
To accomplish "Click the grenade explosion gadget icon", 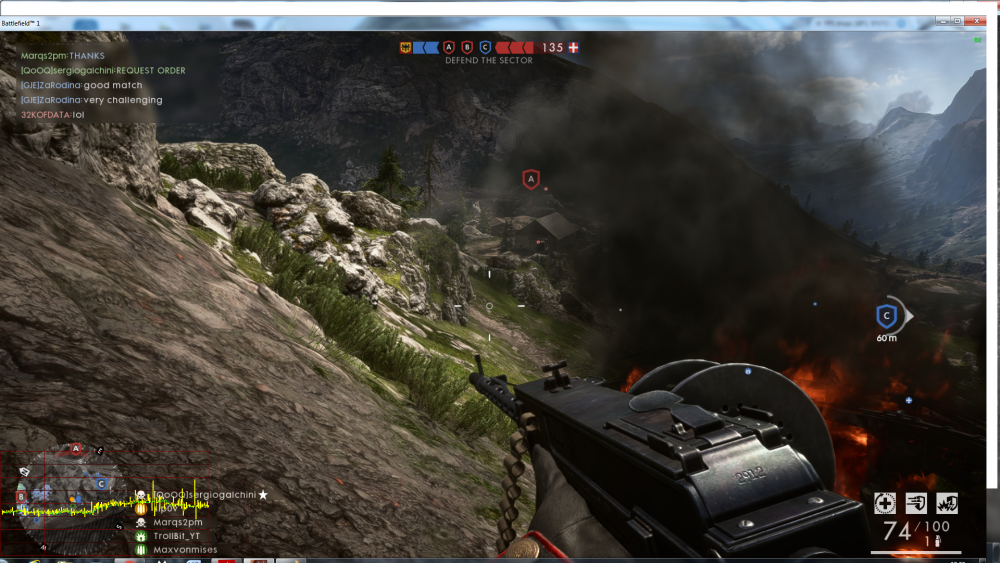I will tap(945, 503).
